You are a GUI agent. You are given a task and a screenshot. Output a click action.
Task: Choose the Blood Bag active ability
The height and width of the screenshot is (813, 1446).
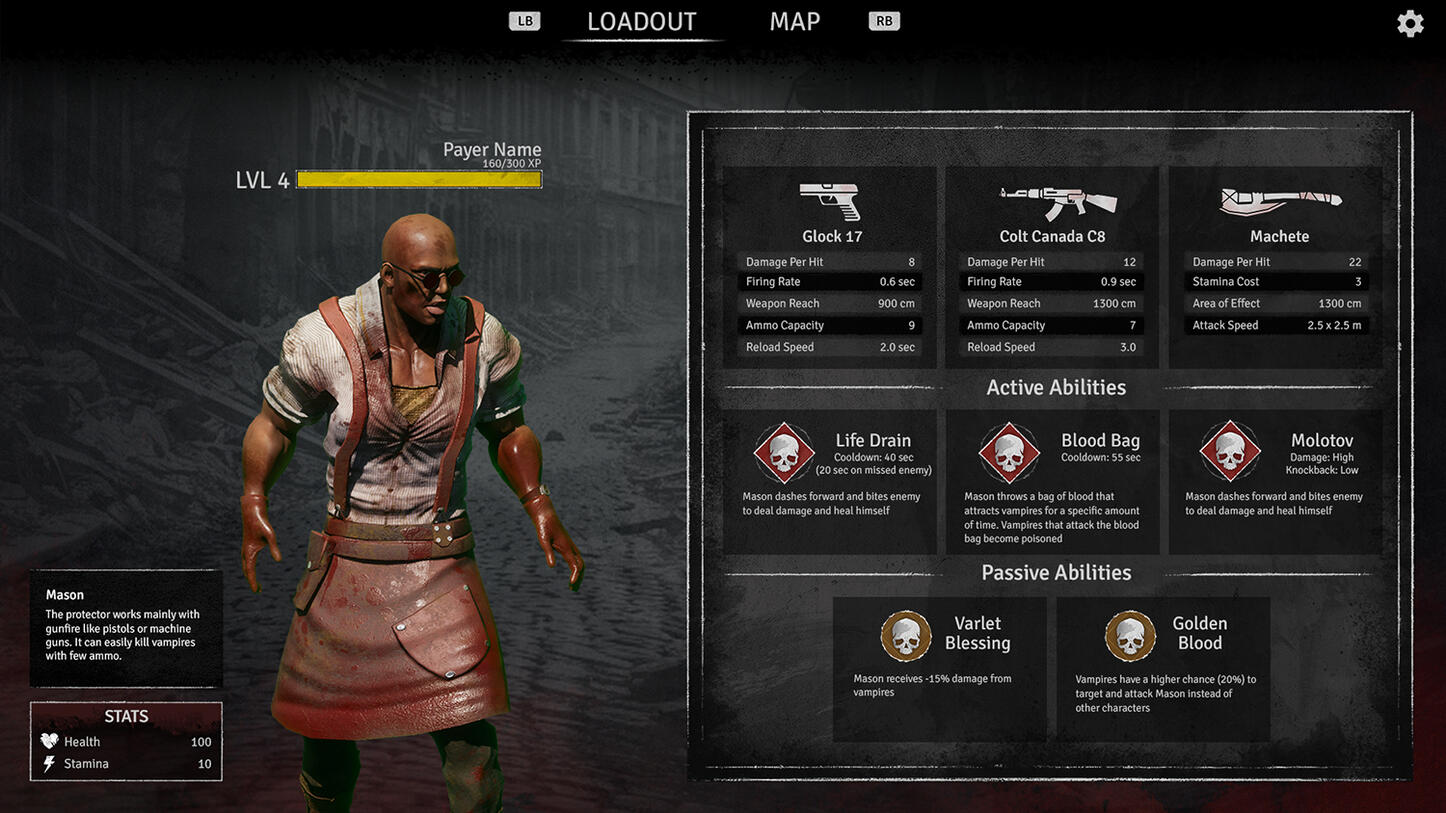click(1052, 480)
